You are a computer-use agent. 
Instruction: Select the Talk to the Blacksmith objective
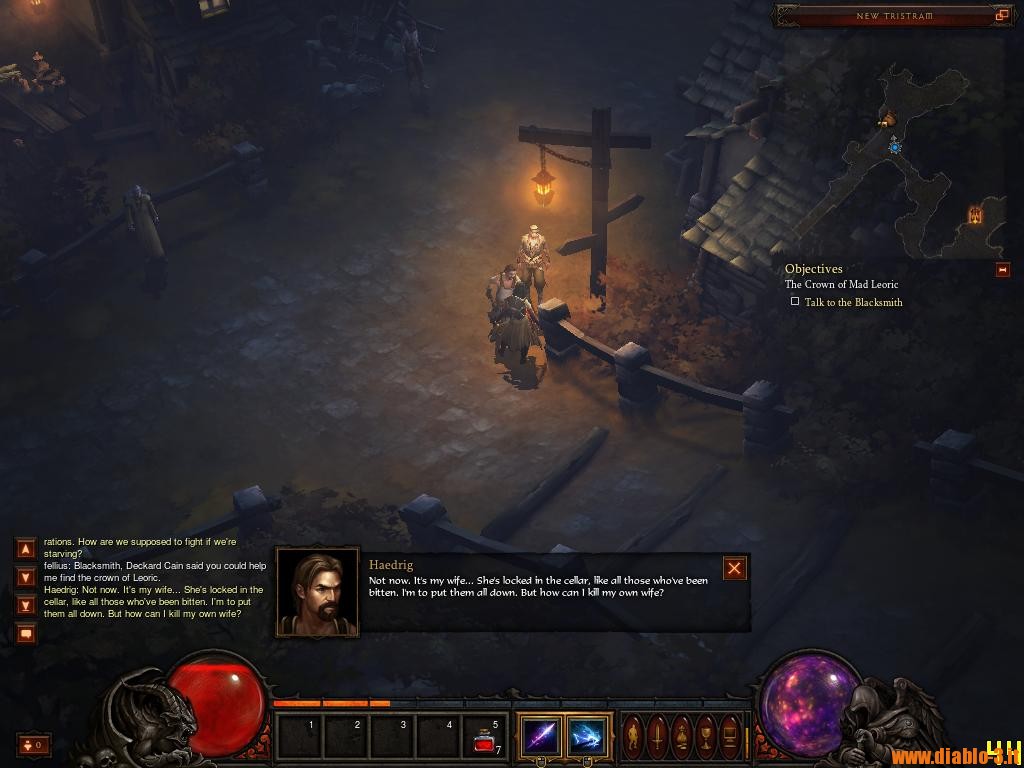pos(853,302)
